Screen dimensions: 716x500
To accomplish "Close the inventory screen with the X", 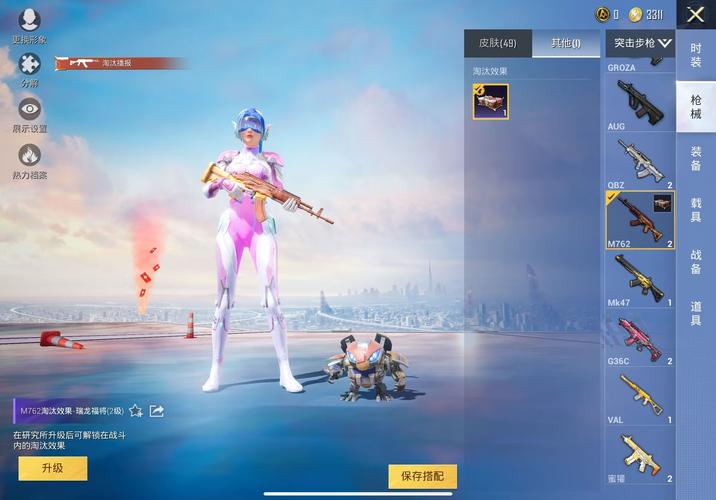I will click(695, 14).
